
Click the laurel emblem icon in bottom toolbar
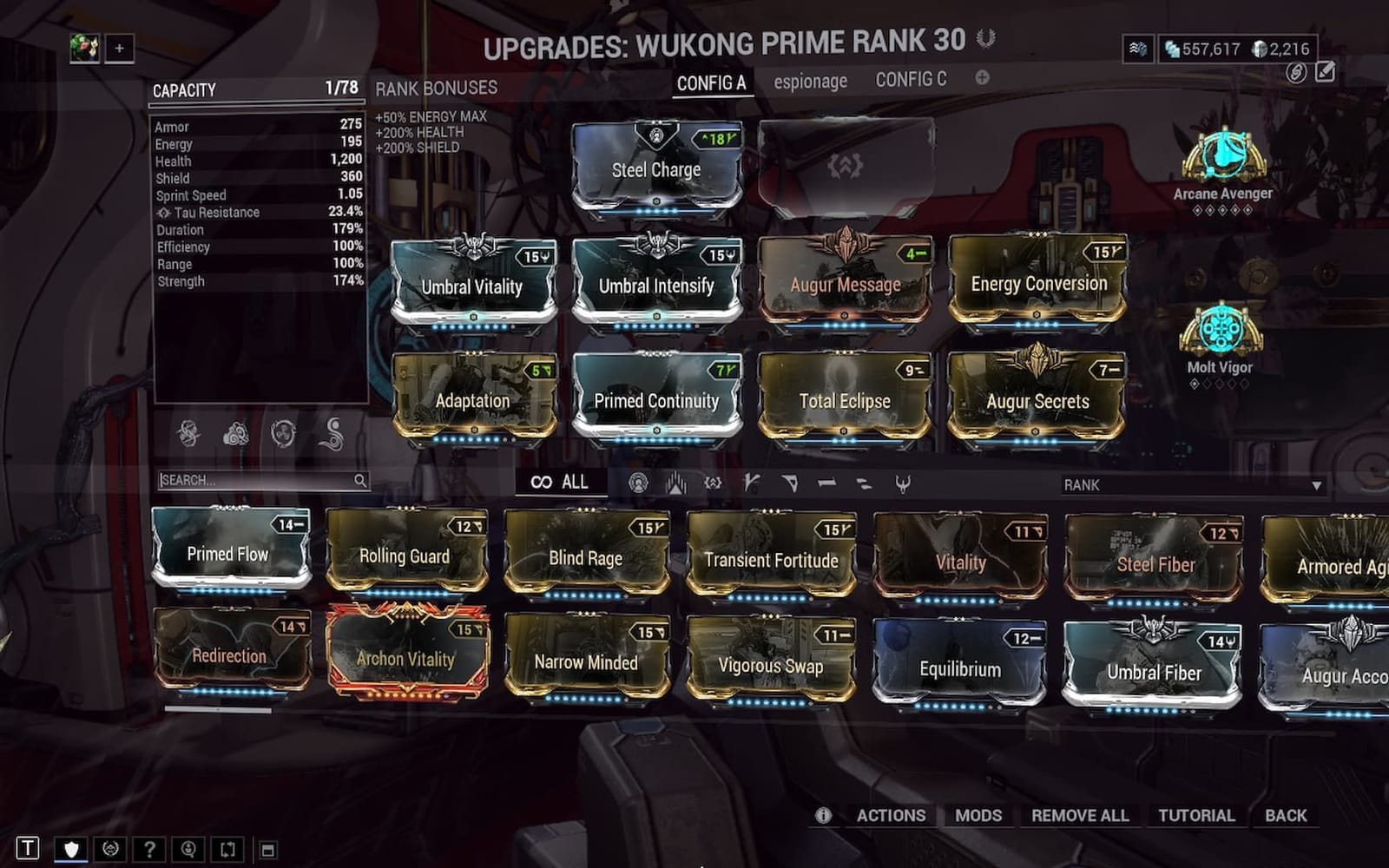click(x=110, y=846)
